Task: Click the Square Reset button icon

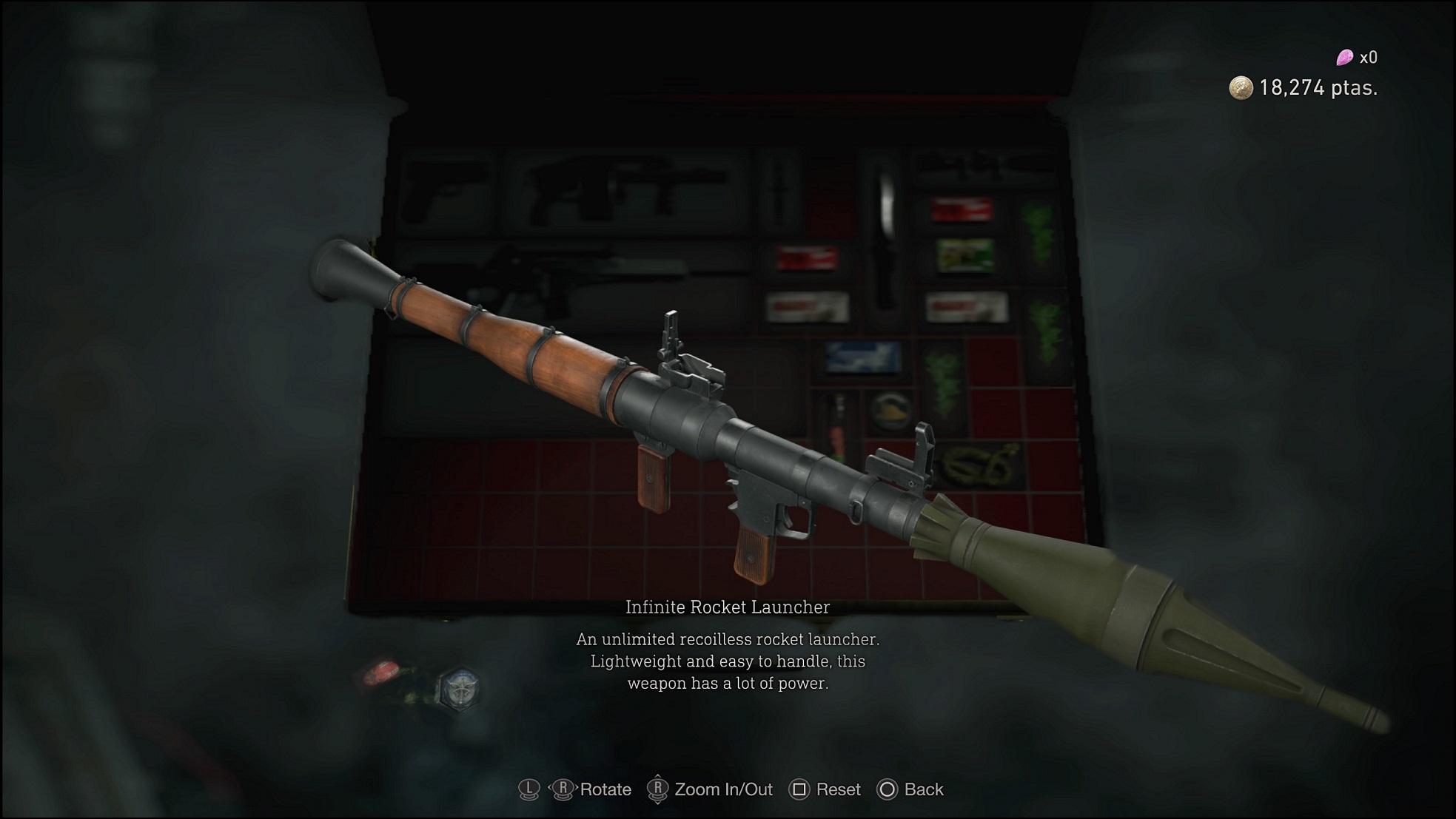Action: pyautogui.click(x=799, y=789)
